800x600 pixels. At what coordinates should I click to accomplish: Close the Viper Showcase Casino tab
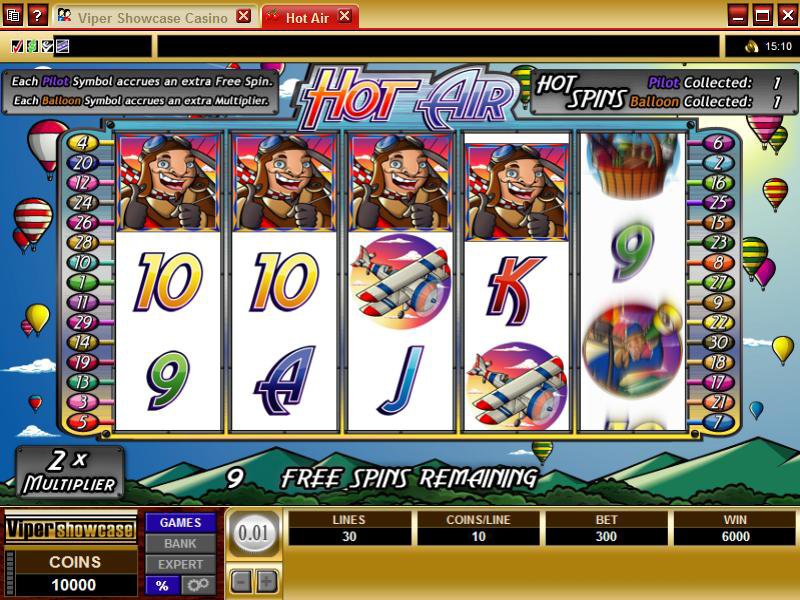(243, 17)
